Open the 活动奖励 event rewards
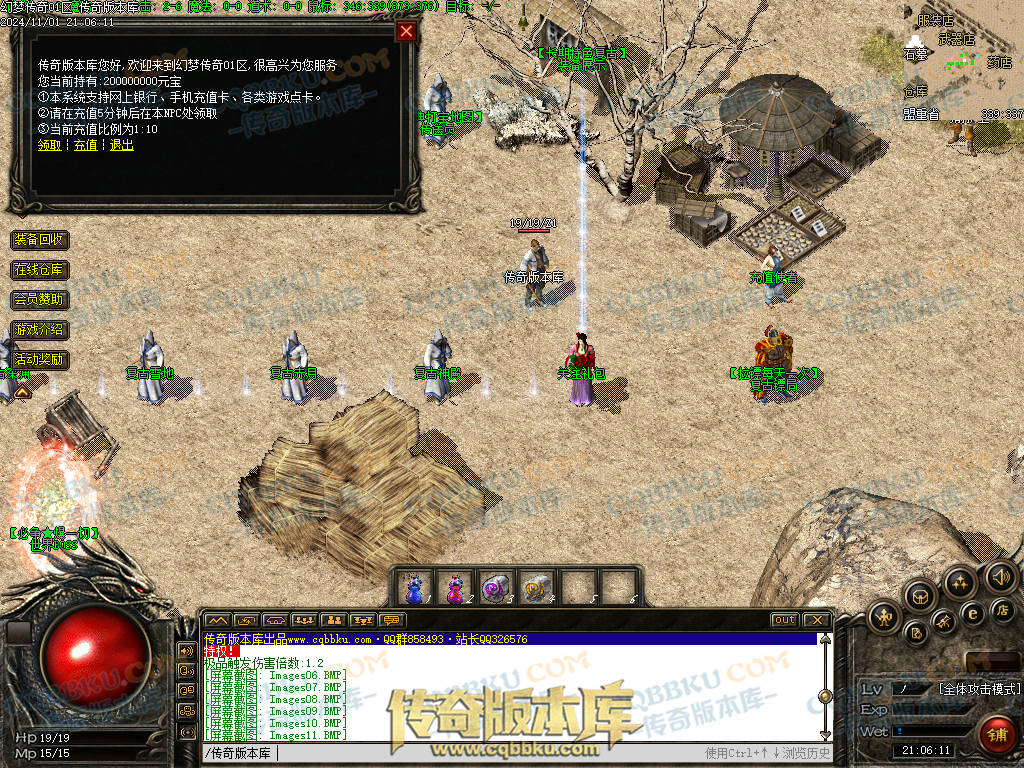Viewport: 1024px width, 768px height. point(40,359)
